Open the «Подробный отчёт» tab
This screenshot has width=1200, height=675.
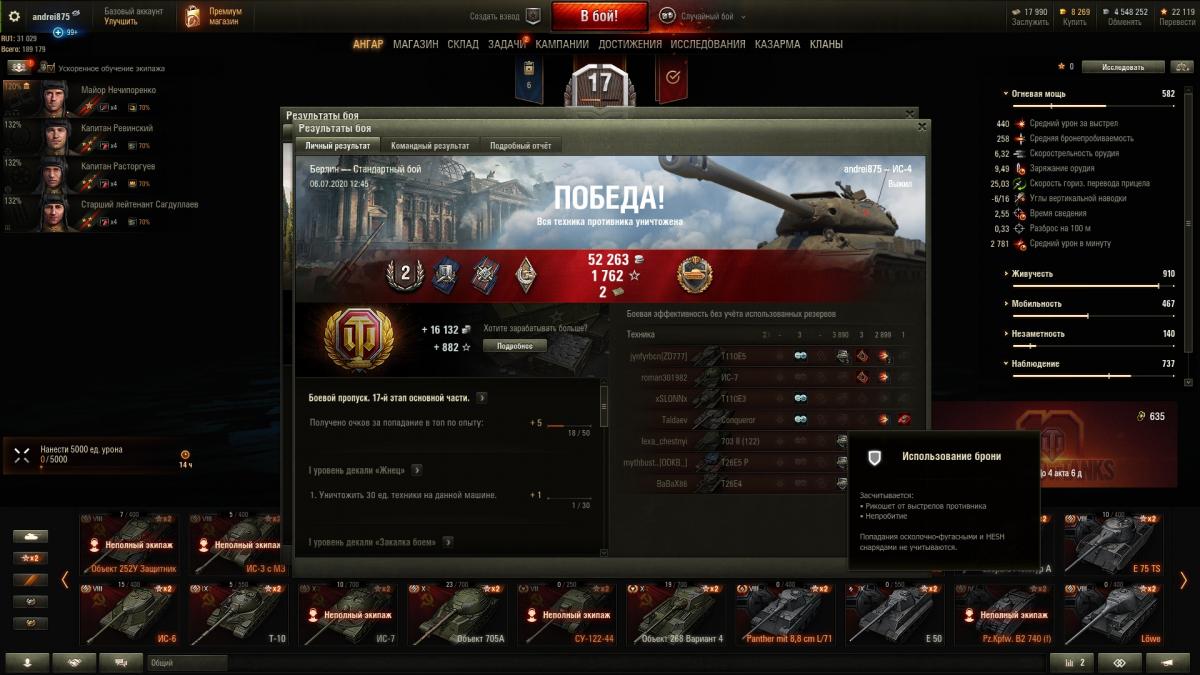click(520, 146)
